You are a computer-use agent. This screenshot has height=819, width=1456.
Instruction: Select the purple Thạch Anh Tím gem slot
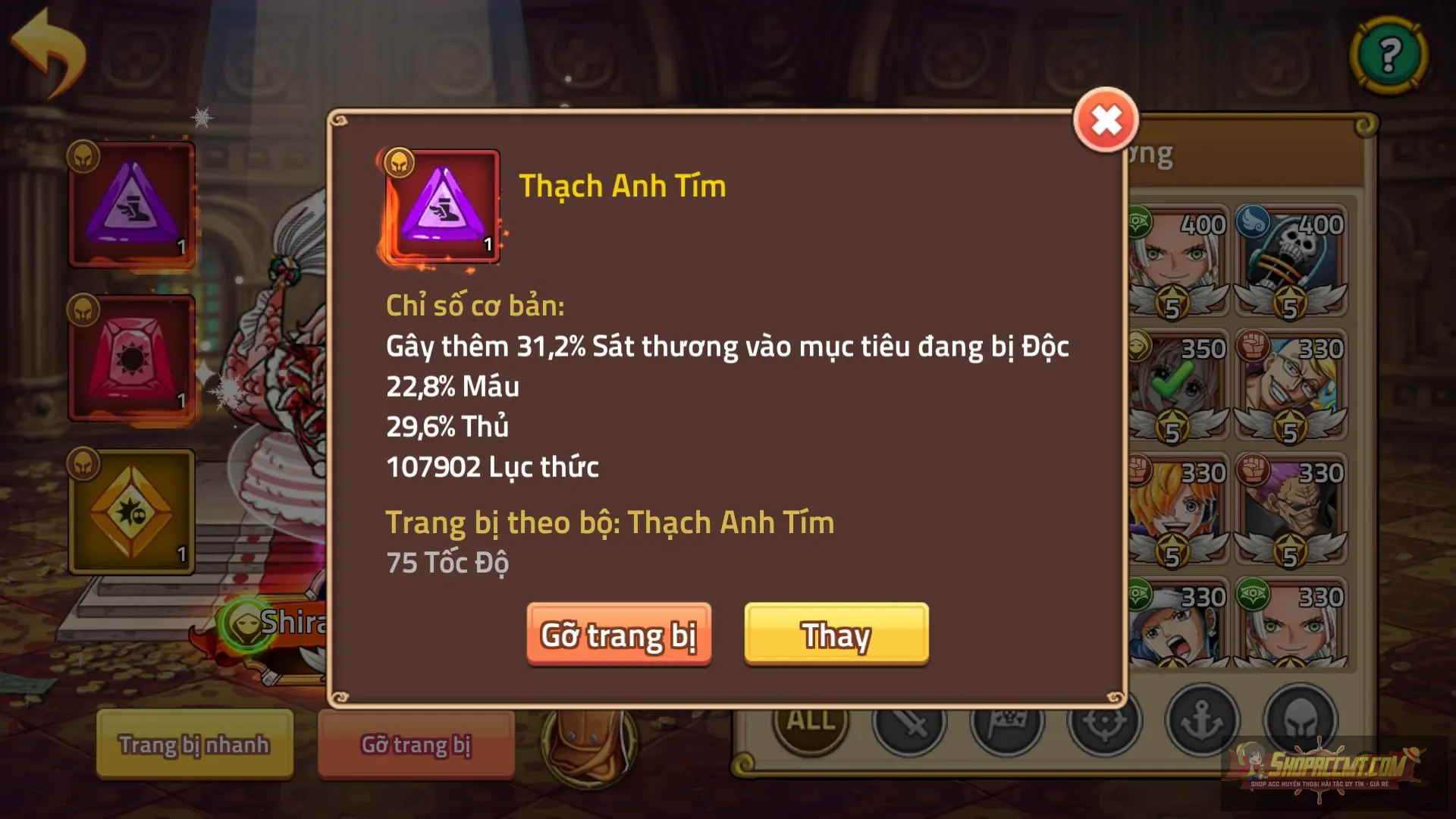click(x=133, y=201)
